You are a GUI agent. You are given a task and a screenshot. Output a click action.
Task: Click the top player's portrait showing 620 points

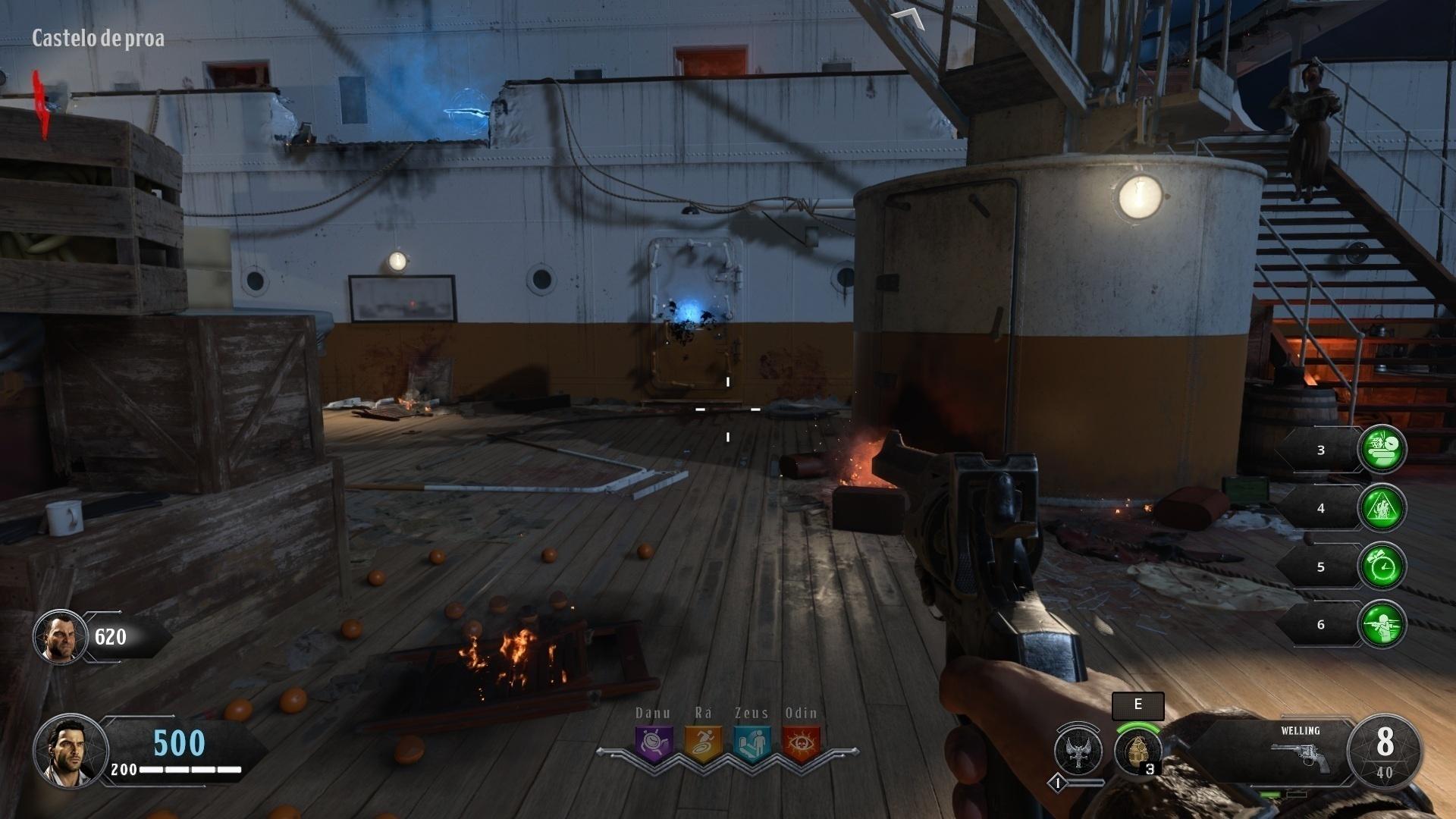[58, 639]
